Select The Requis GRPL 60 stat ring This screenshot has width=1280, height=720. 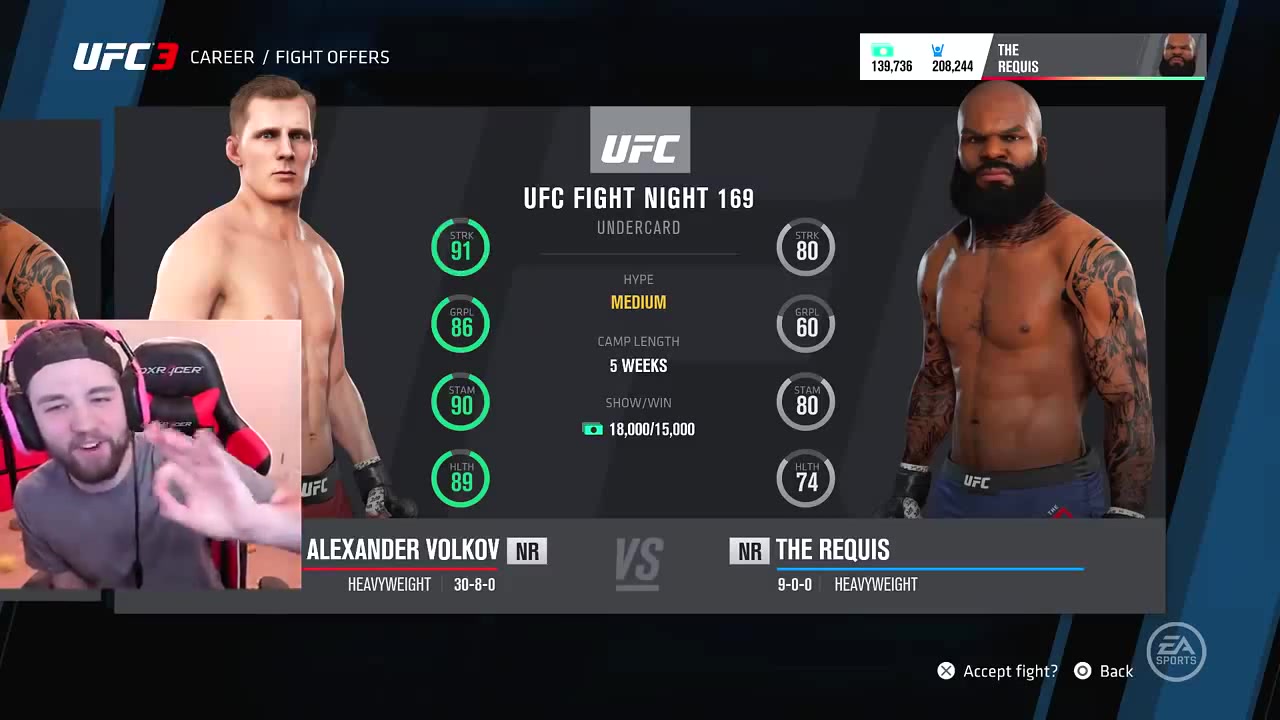pyautogui.click(x=806, y=324)
